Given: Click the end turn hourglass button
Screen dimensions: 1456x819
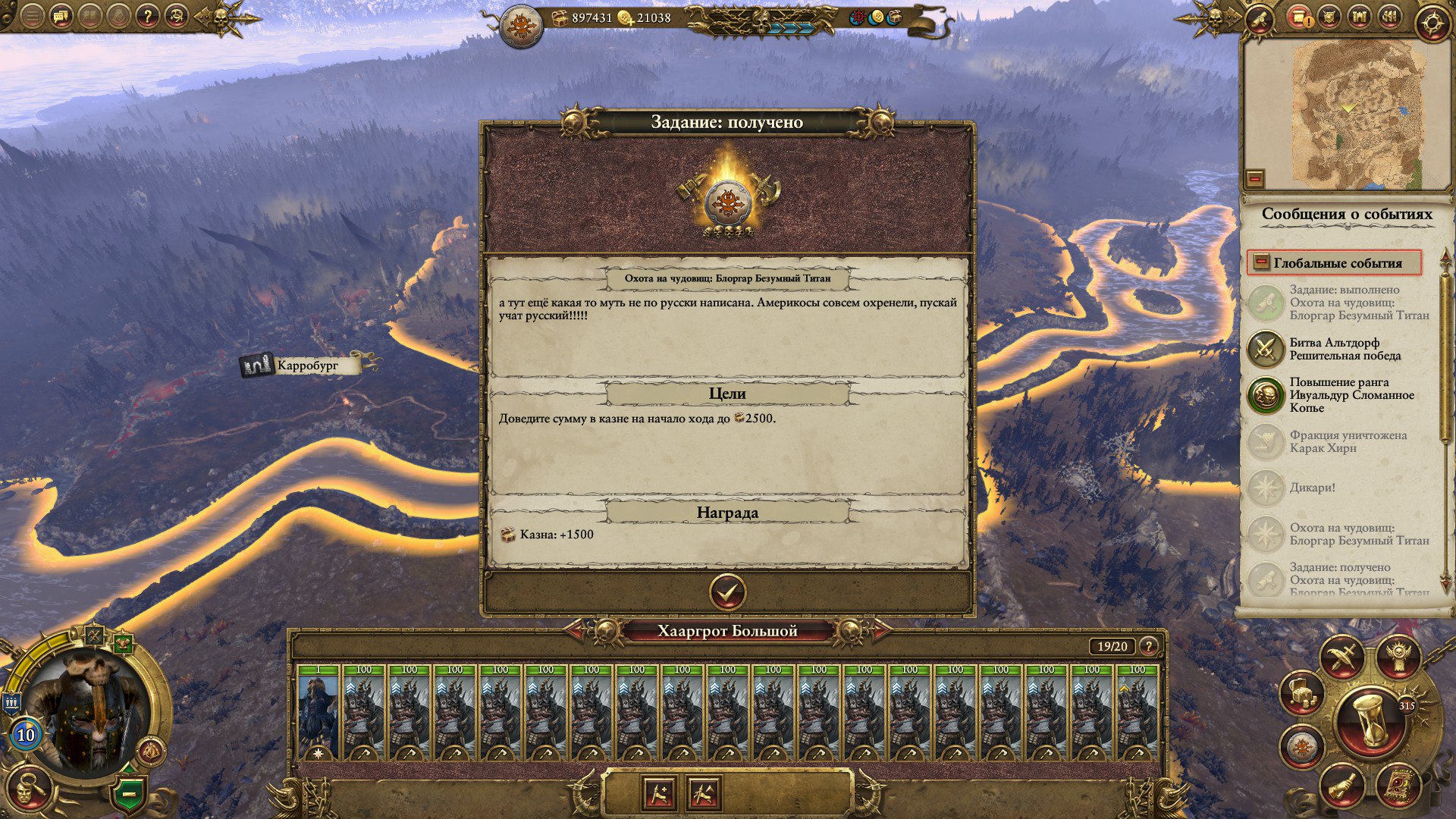Looking at the screenshot, I should pos(1370,720).
